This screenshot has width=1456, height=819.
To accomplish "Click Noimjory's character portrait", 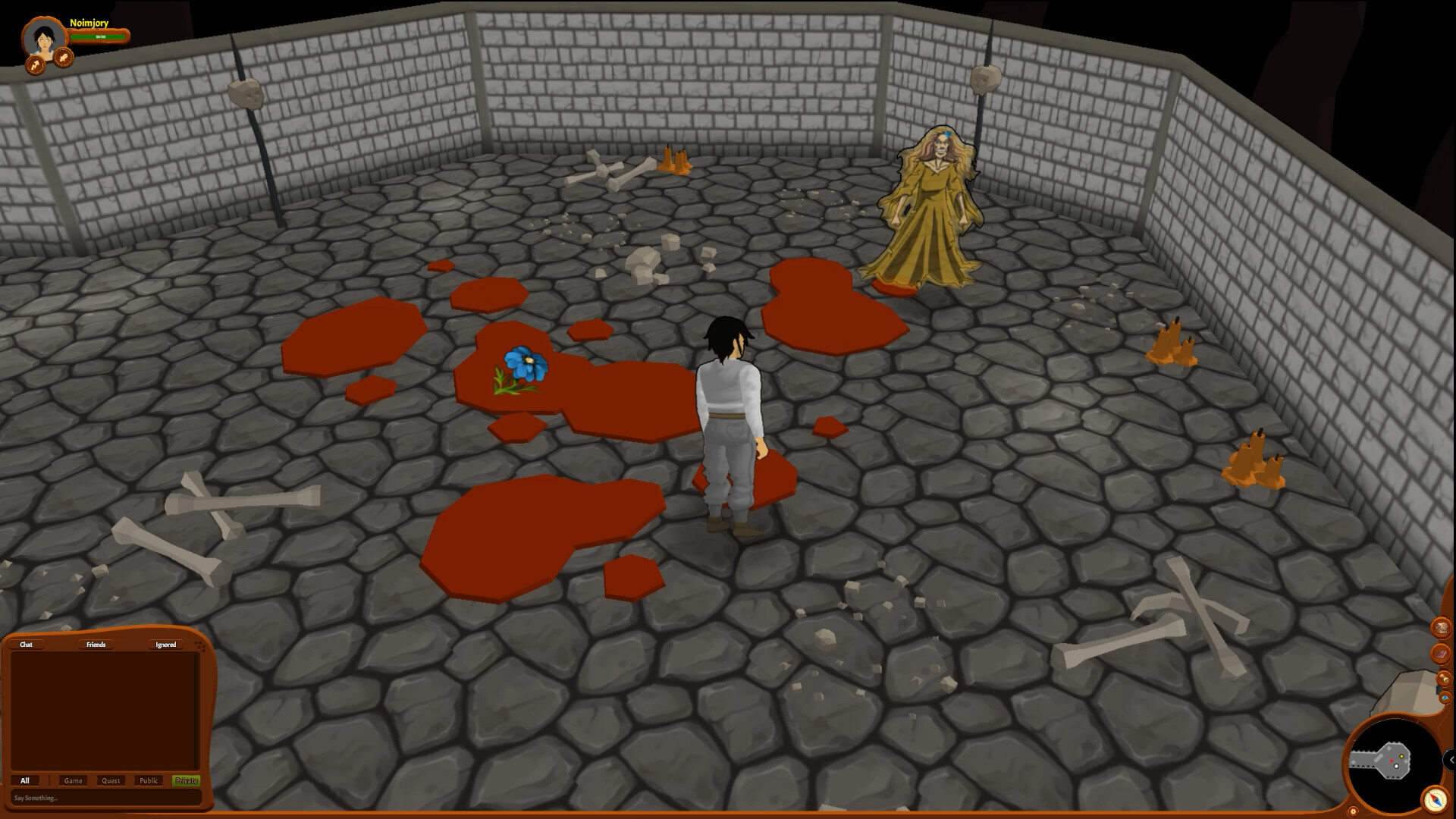I will pyautogui.click(x=44, y=36).
